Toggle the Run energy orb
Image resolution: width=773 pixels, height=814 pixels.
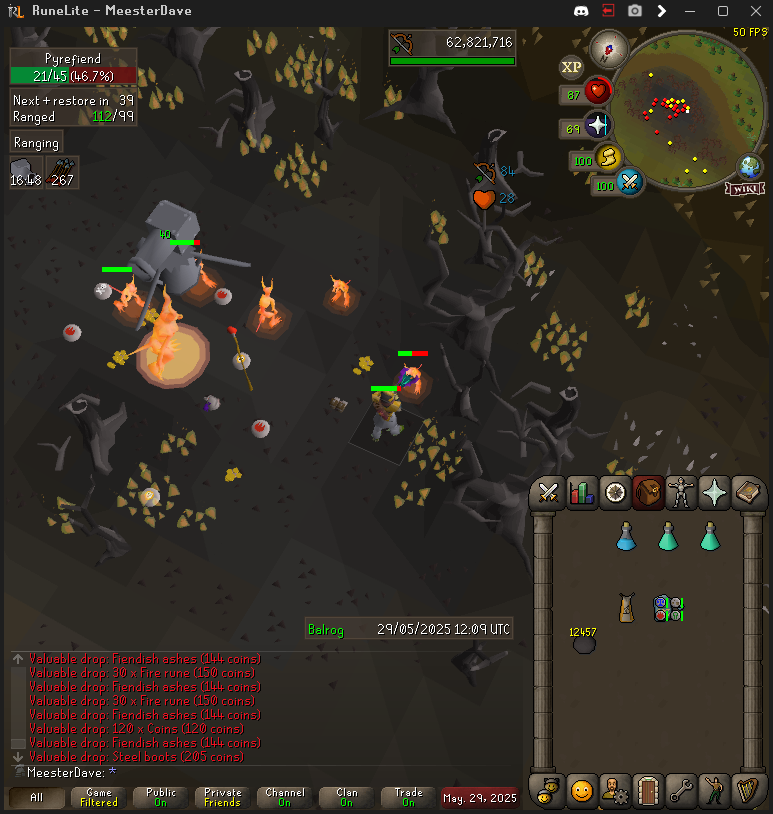pyautogui.click(x=609, y=158)
